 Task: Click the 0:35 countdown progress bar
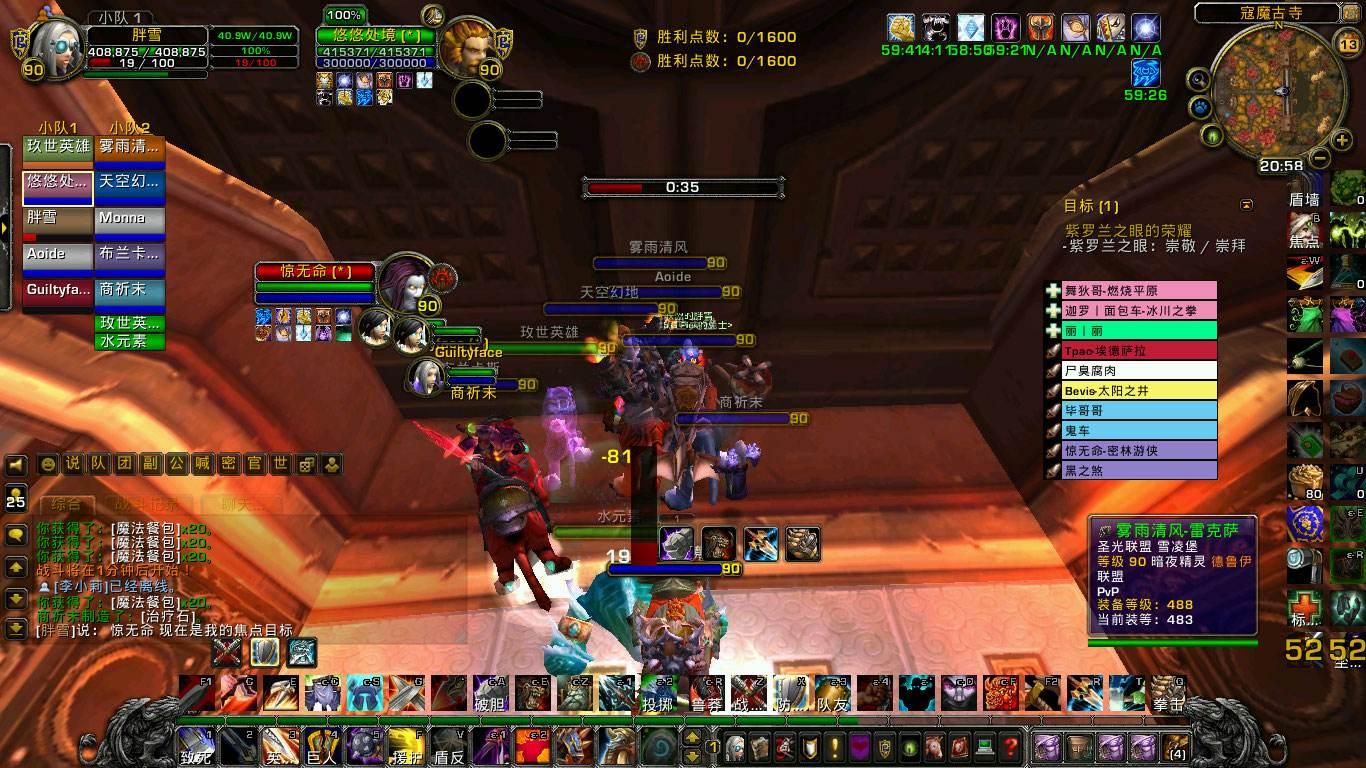(683, 187)
